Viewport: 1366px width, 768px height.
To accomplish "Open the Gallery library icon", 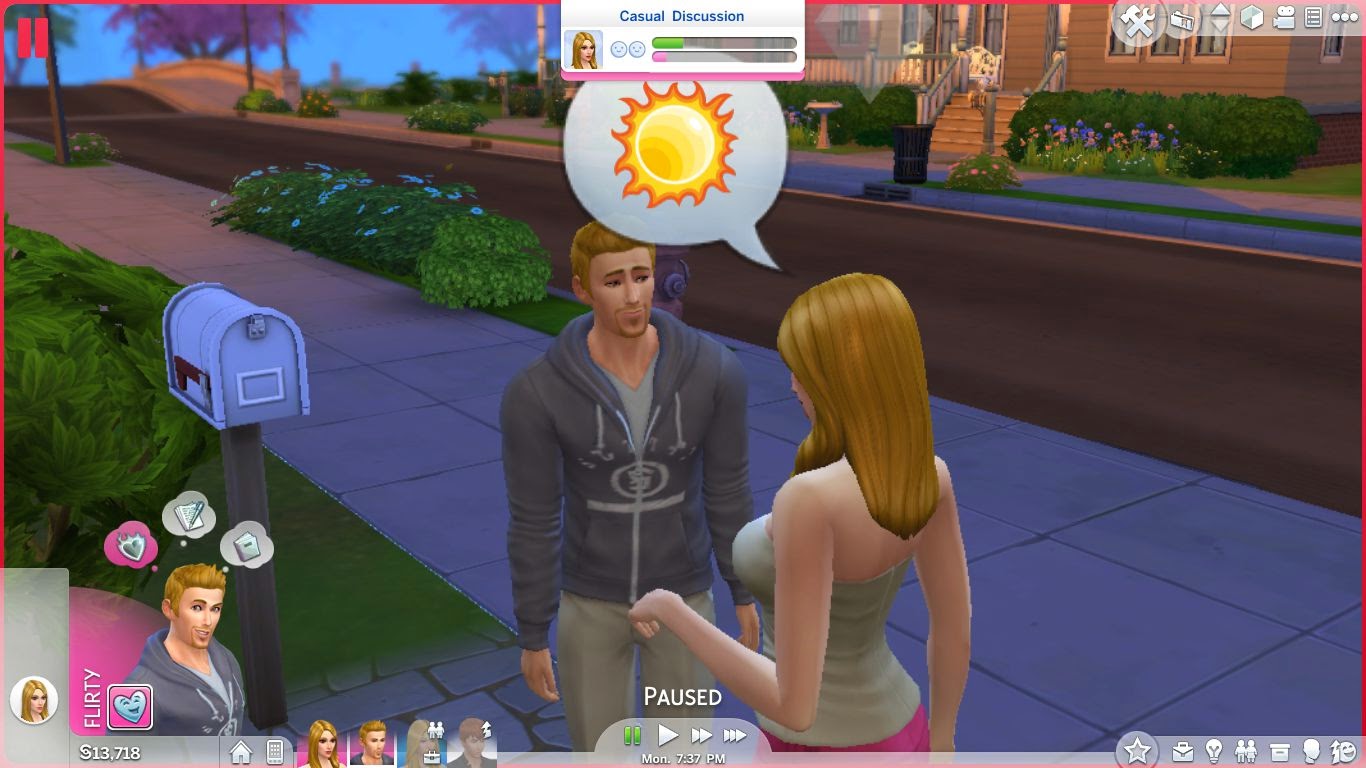I will point(1183,18).
